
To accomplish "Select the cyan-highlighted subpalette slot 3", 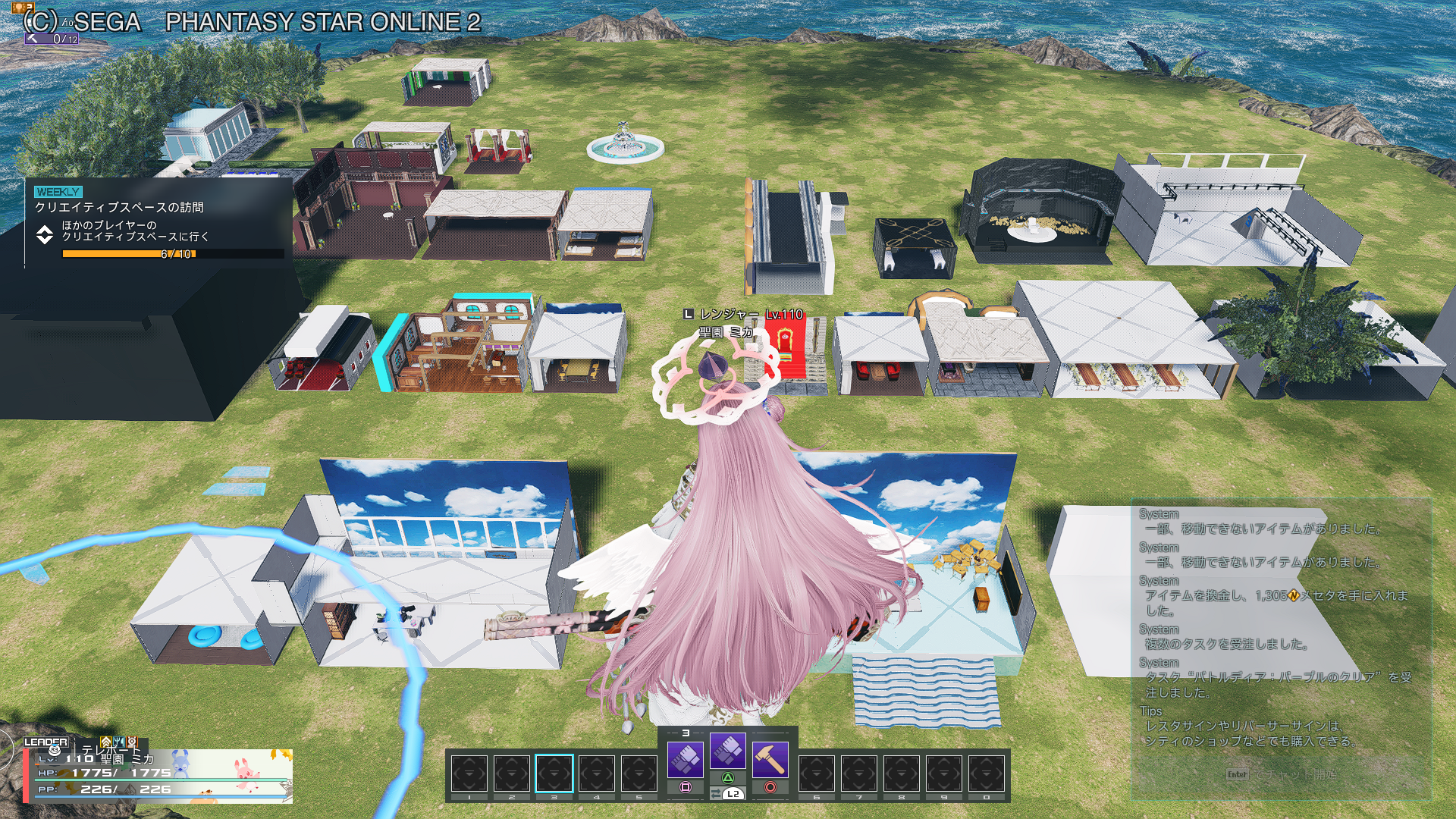I will 554,774.
